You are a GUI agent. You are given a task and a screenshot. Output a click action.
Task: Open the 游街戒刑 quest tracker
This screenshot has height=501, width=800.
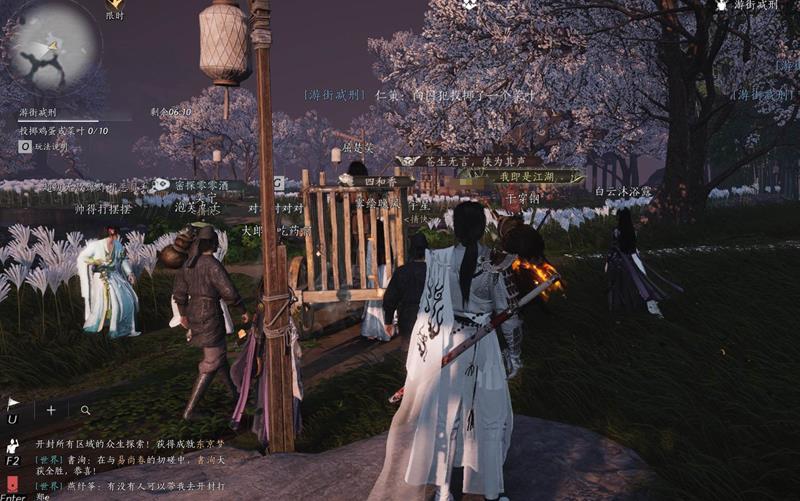pyautogui.click(x=42, y=113)
